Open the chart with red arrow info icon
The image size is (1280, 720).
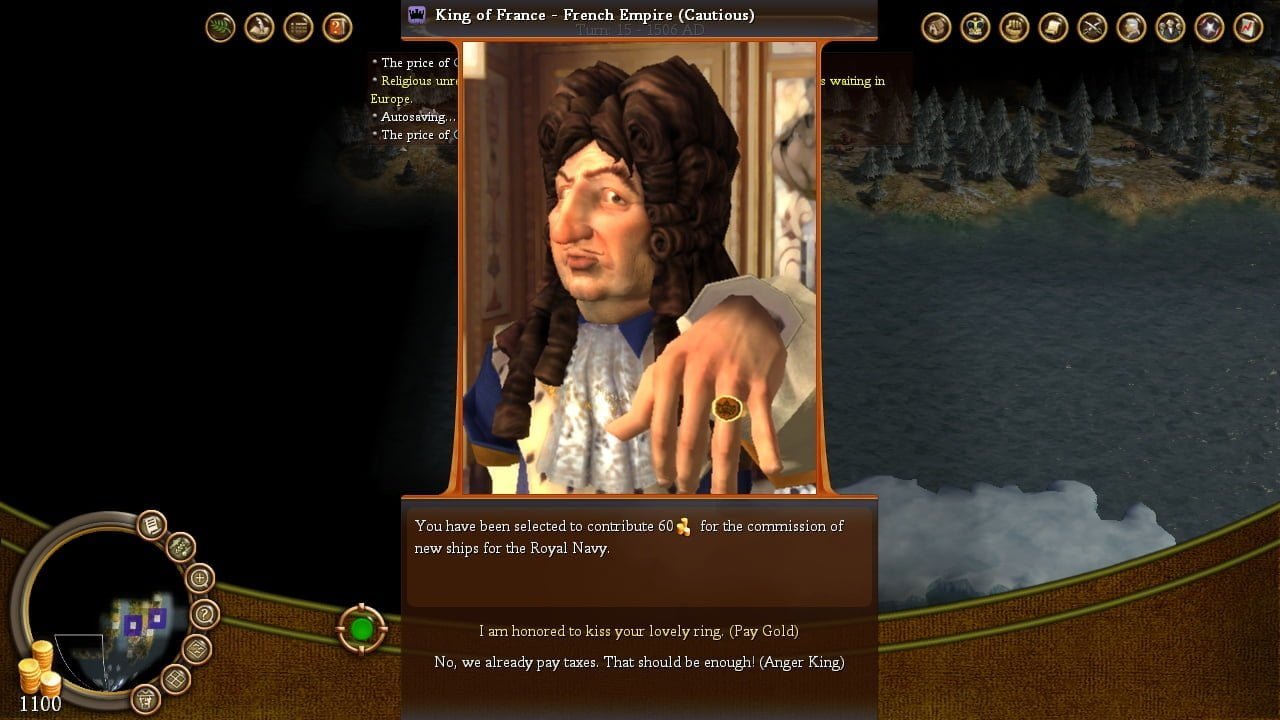pos(1248,27)
